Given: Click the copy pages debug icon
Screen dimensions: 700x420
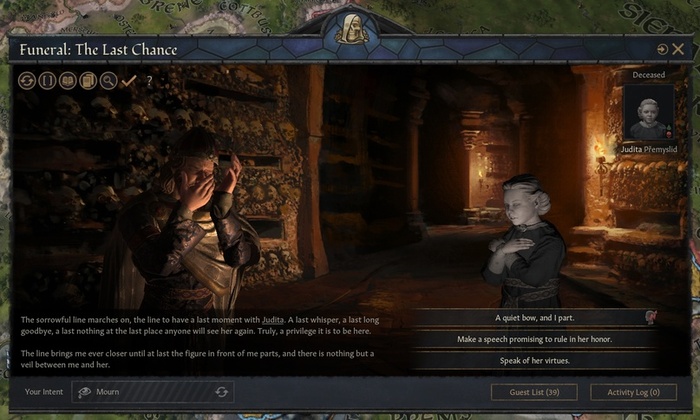Looking at the screenshot, I should pos(88,81).
